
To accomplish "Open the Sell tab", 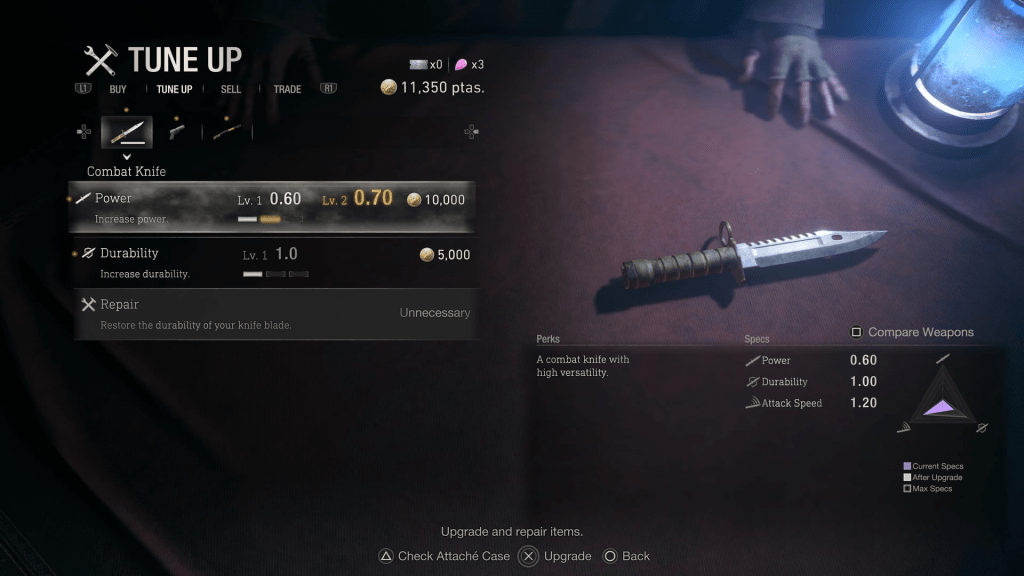I will pyautogui.click(x=231, y=89).
